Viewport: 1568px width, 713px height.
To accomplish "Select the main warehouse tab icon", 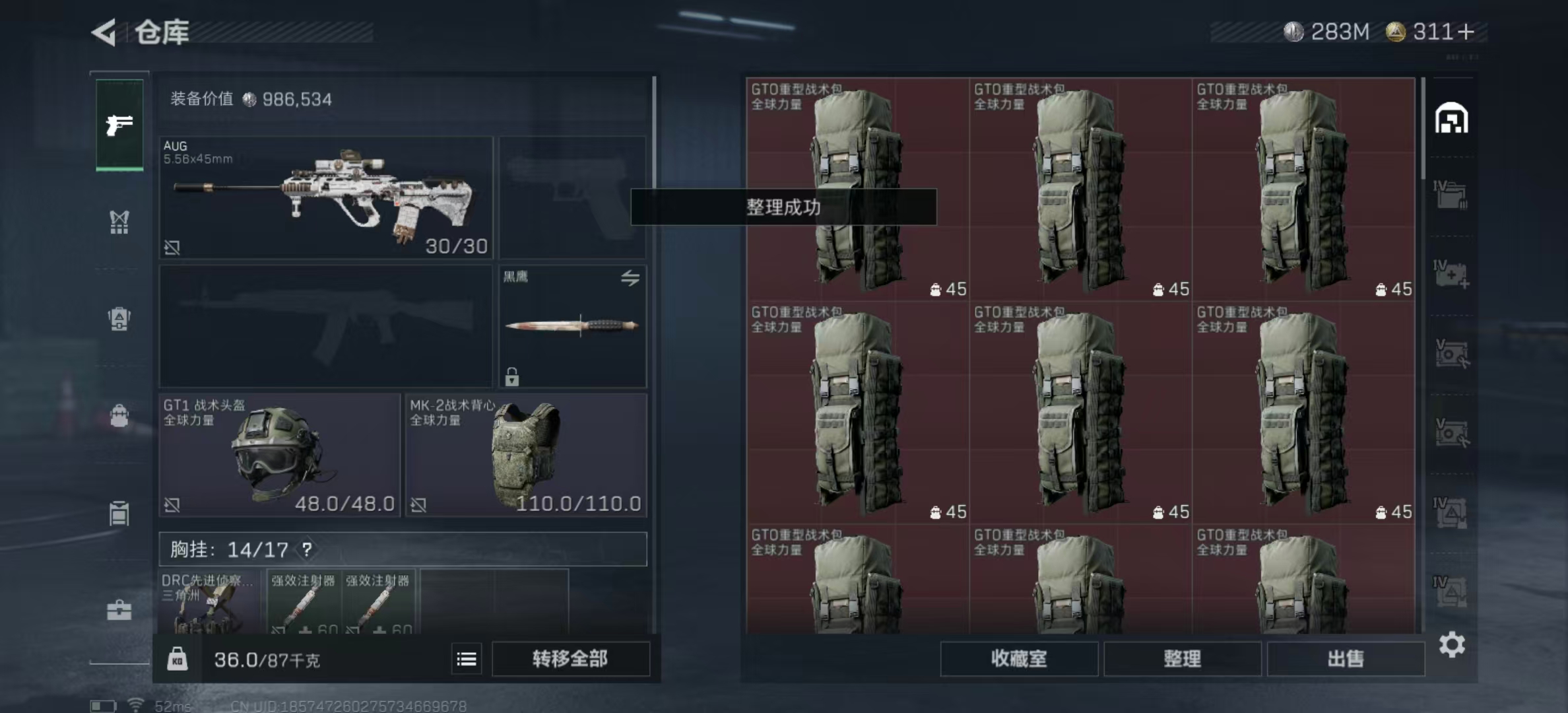I will click(1451, 119).
